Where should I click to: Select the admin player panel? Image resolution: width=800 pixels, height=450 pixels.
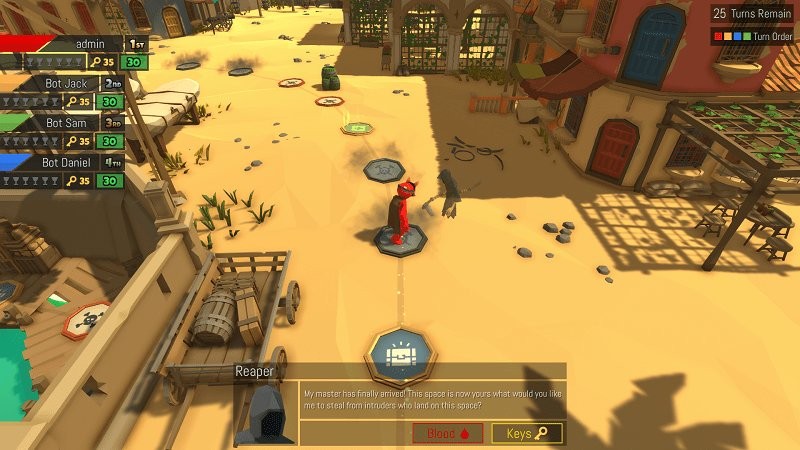pos(75,52)
